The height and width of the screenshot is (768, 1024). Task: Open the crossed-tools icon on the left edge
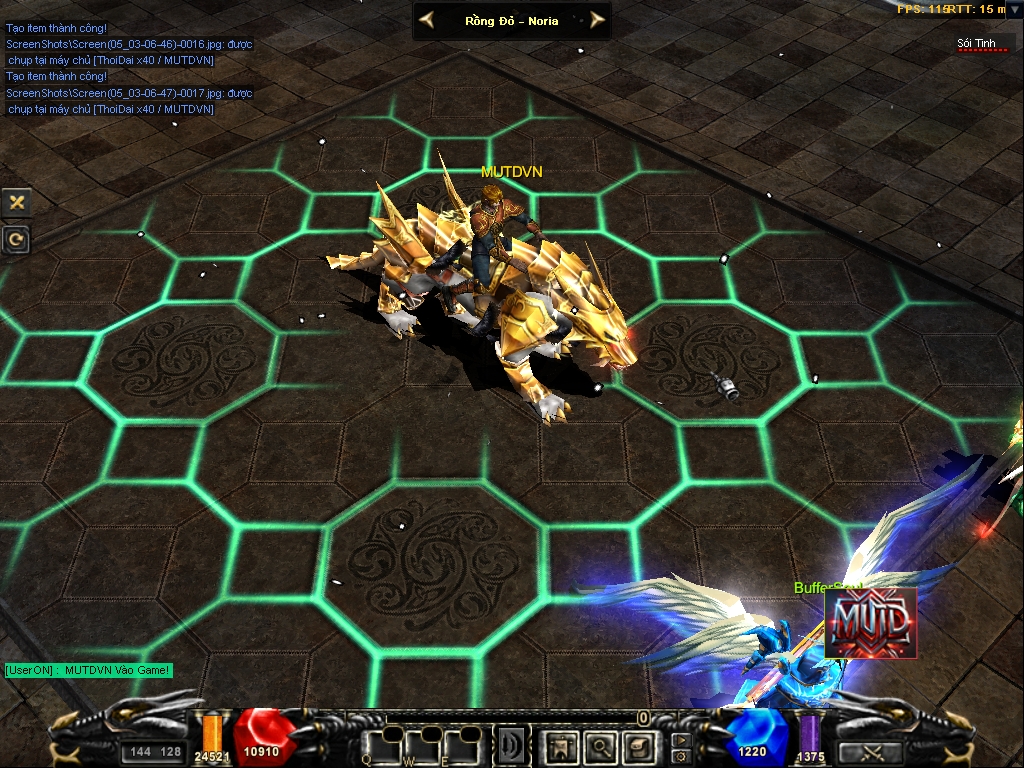17,202
